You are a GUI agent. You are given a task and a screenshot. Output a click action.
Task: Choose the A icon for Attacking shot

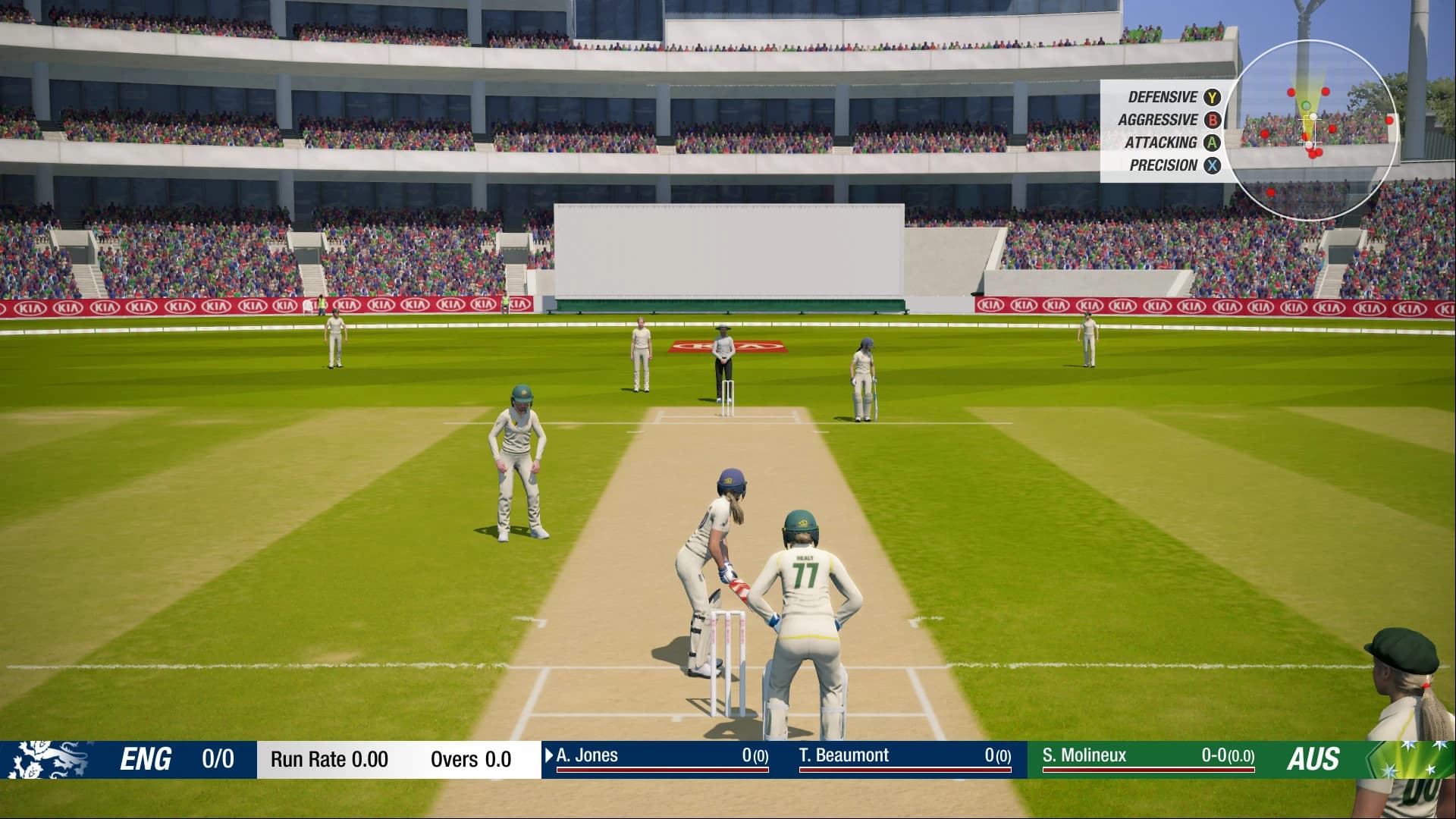(1211, 142)
